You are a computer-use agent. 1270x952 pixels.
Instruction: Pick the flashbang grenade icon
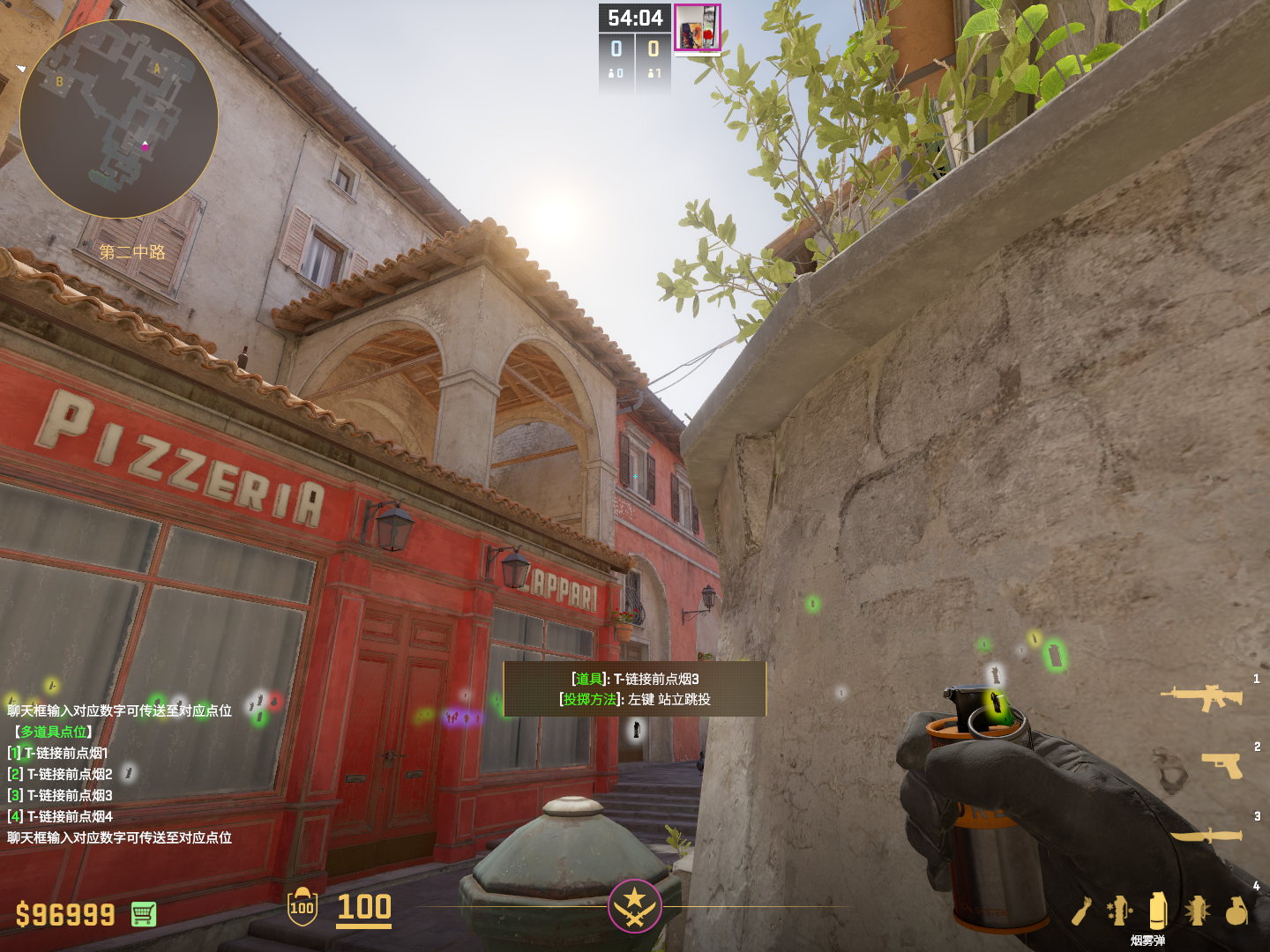[1197, 911]
